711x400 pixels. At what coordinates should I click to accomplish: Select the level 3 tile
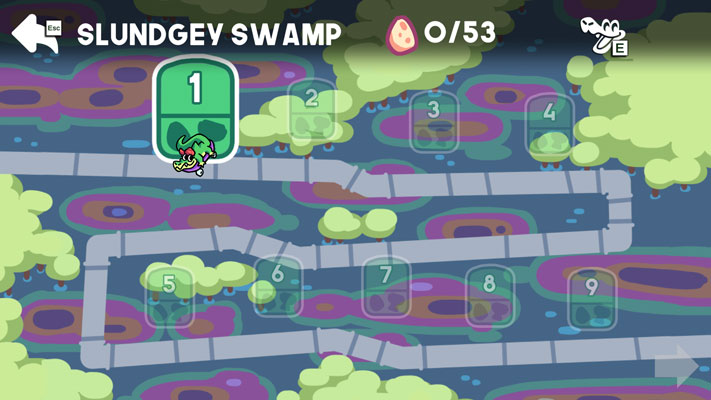tap(434, 122)
